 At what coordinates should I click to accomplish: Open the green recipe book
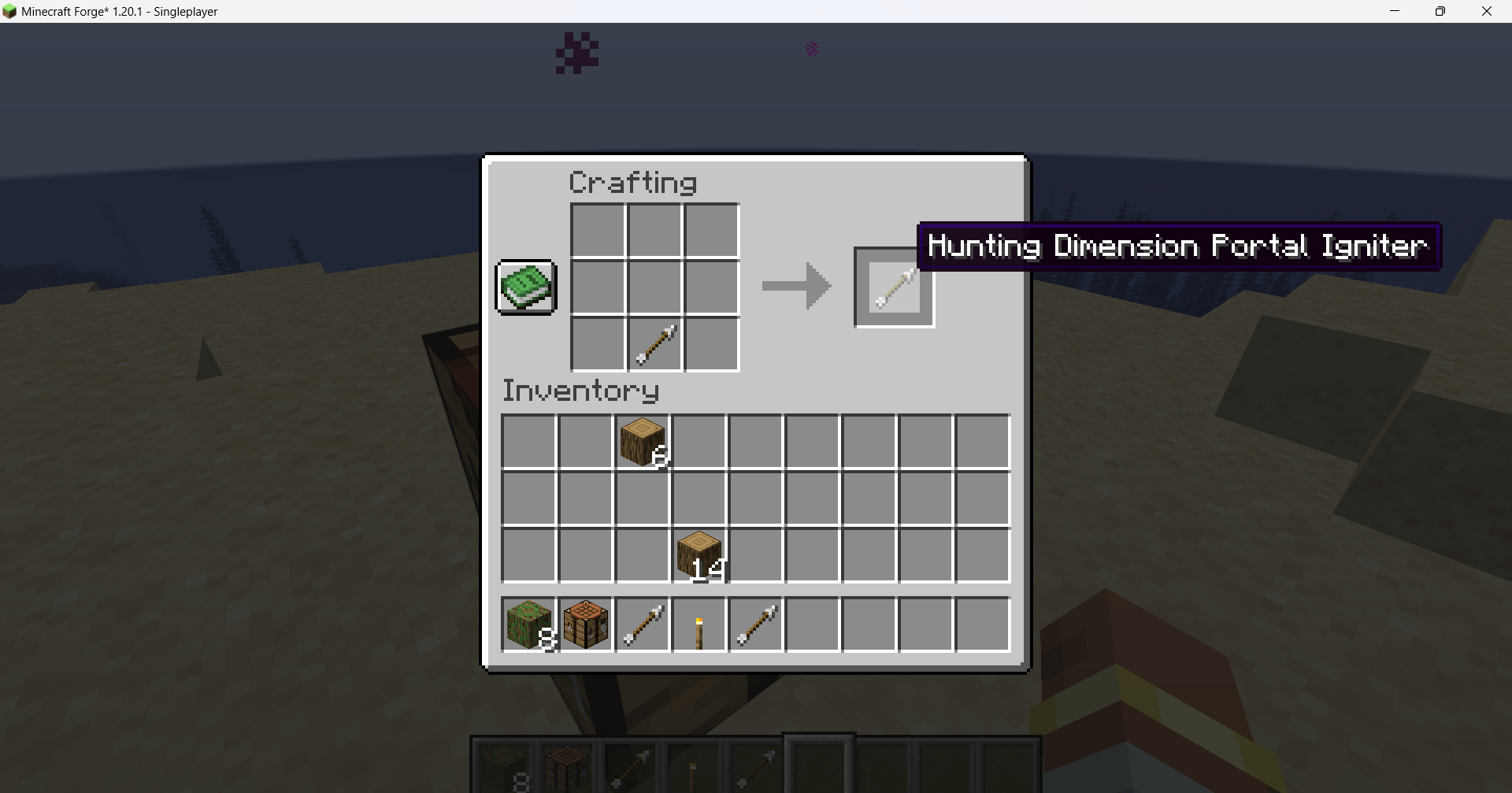[524, 287]
